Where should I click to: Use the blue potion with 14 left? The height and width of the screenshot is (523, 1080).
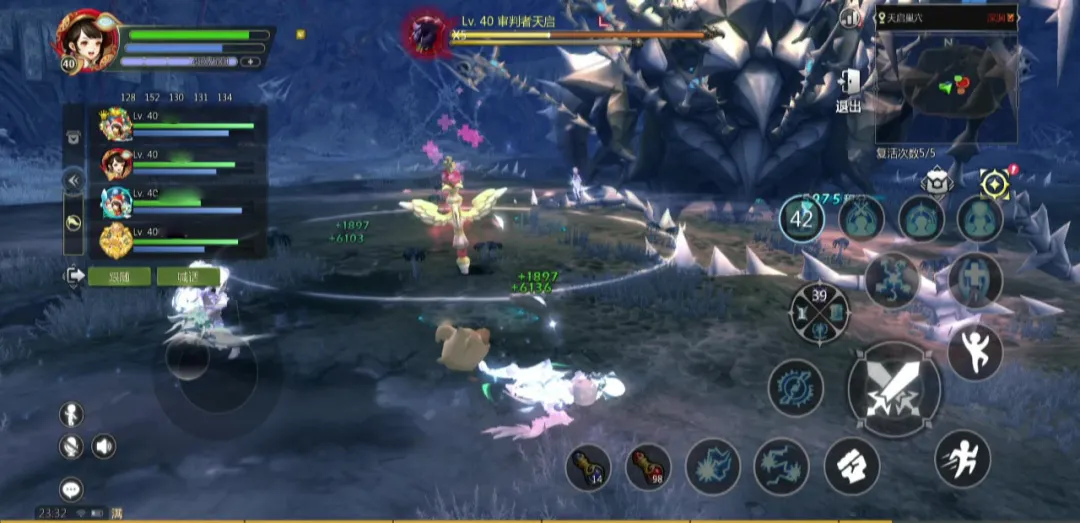point(588,467)
